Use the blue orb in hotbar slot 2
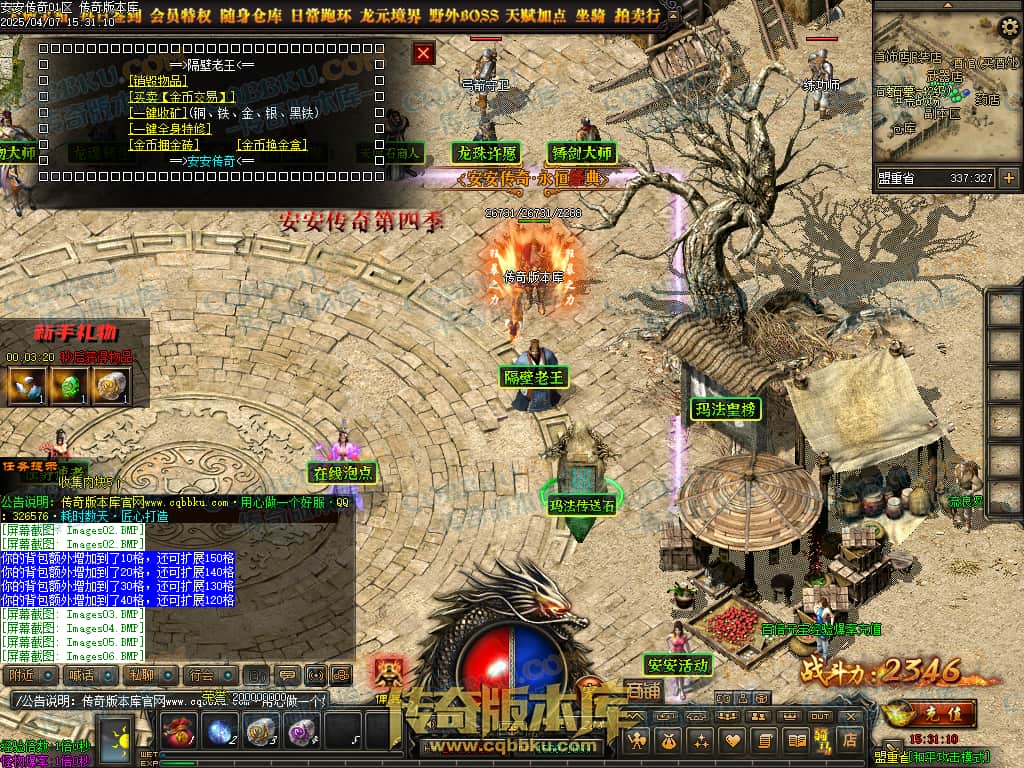The width and height of the screenshot is (1024, 768). 220,731
